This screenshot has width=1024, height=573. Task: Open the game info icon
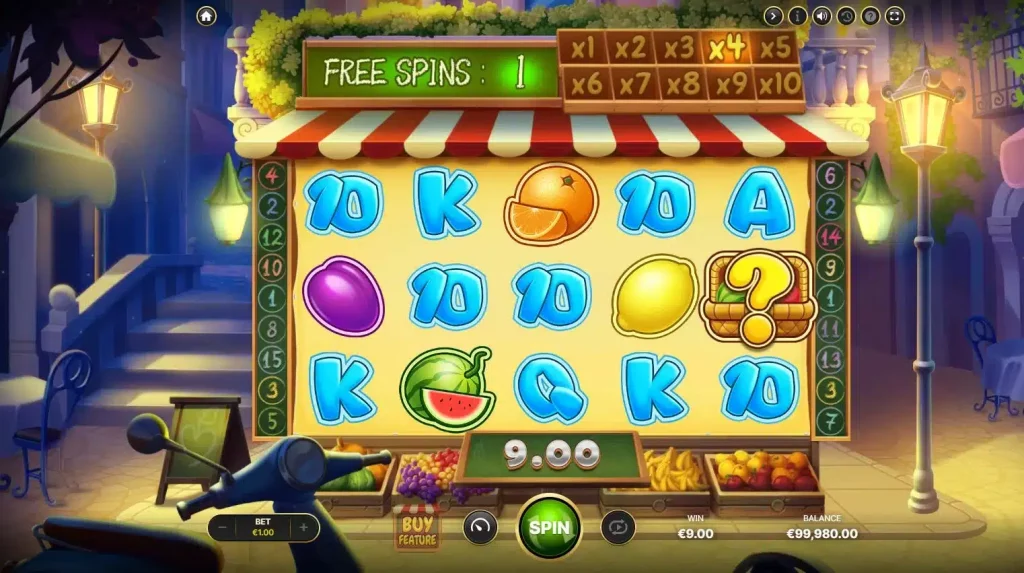797,16
